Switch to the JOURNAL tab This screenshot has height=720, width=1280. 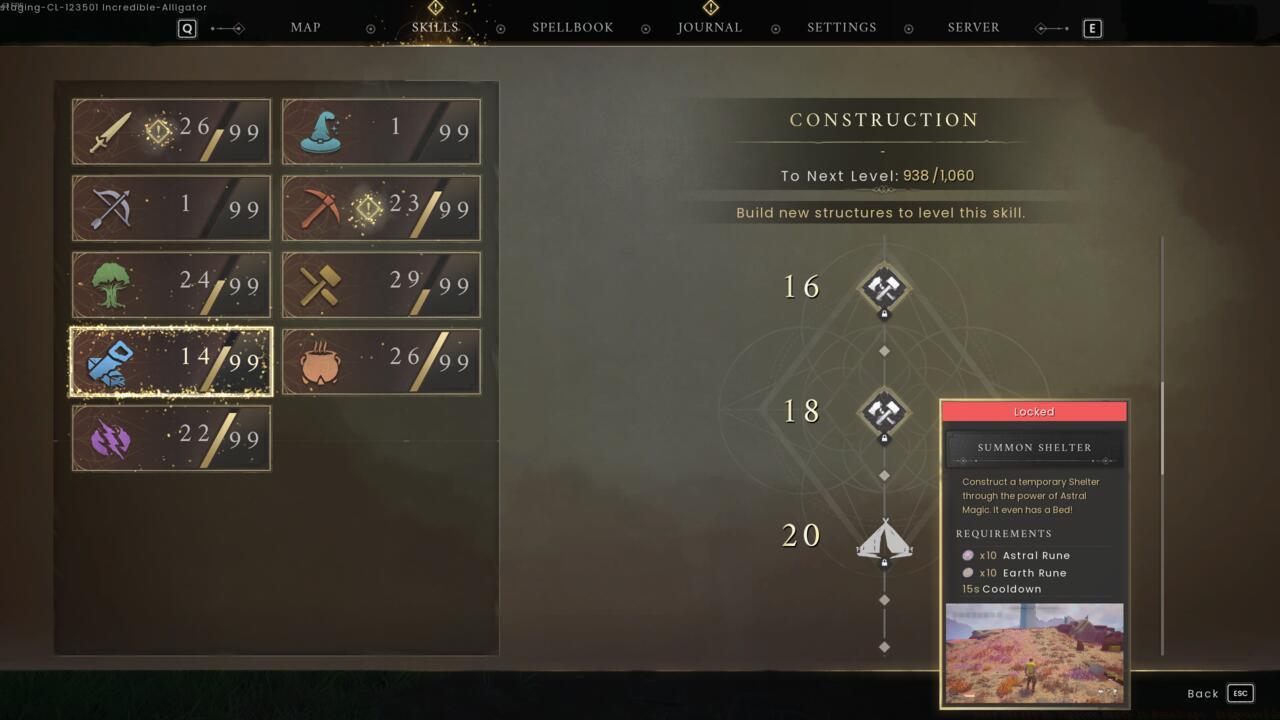click(x=710, y=27)
